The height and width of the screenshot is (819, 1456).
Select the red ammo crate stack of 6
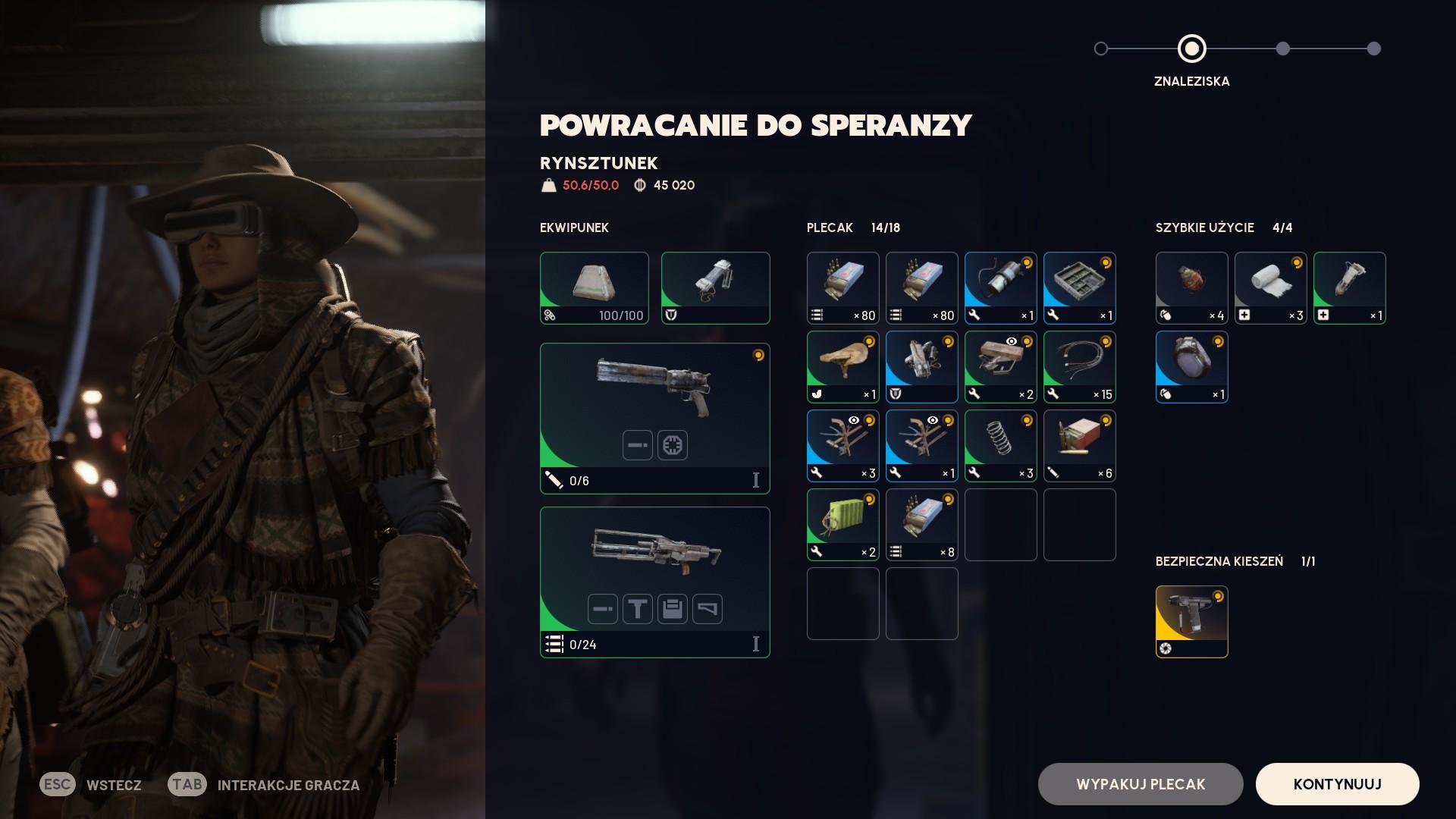[1079, 446]
